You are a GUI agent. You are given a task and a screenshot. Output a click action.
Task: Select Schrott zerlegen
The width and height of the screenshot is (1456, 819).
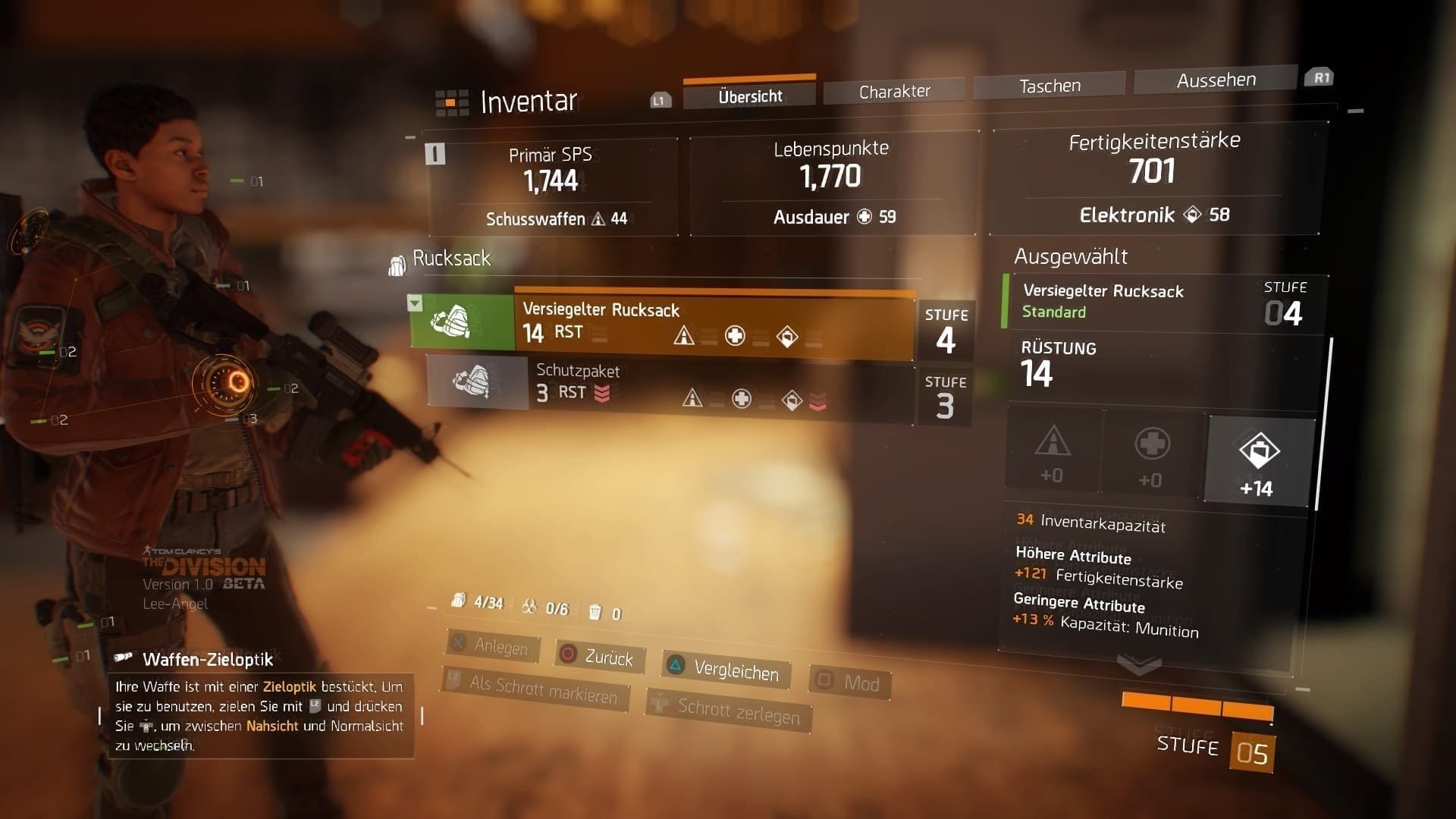tap(730, 711)
